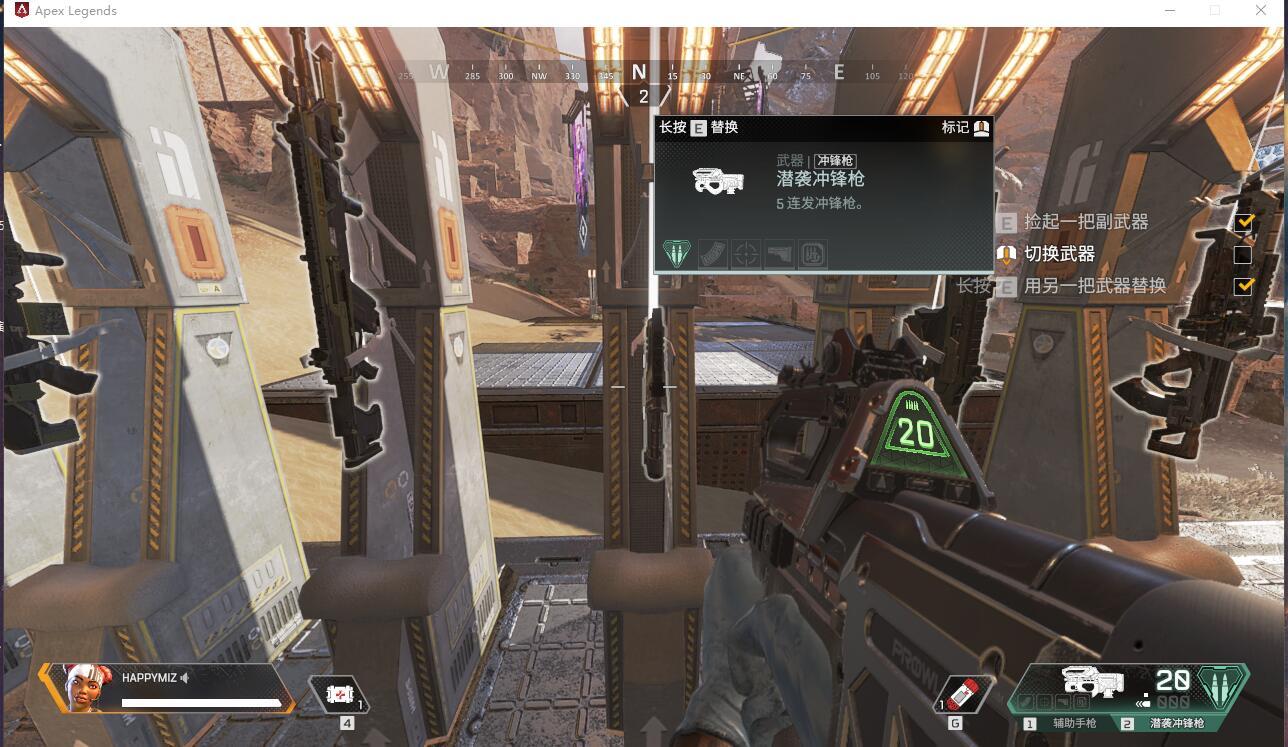The width and height of the screenshot is (1288, 747).
Task: Click the 捡起一把副武器 checkbox
Action: click(x=1243, y=222)
